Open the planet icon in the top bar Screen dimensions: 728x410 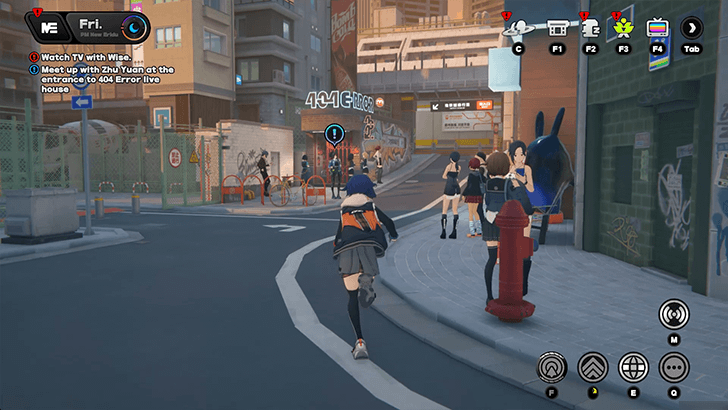tap(518, 27)
